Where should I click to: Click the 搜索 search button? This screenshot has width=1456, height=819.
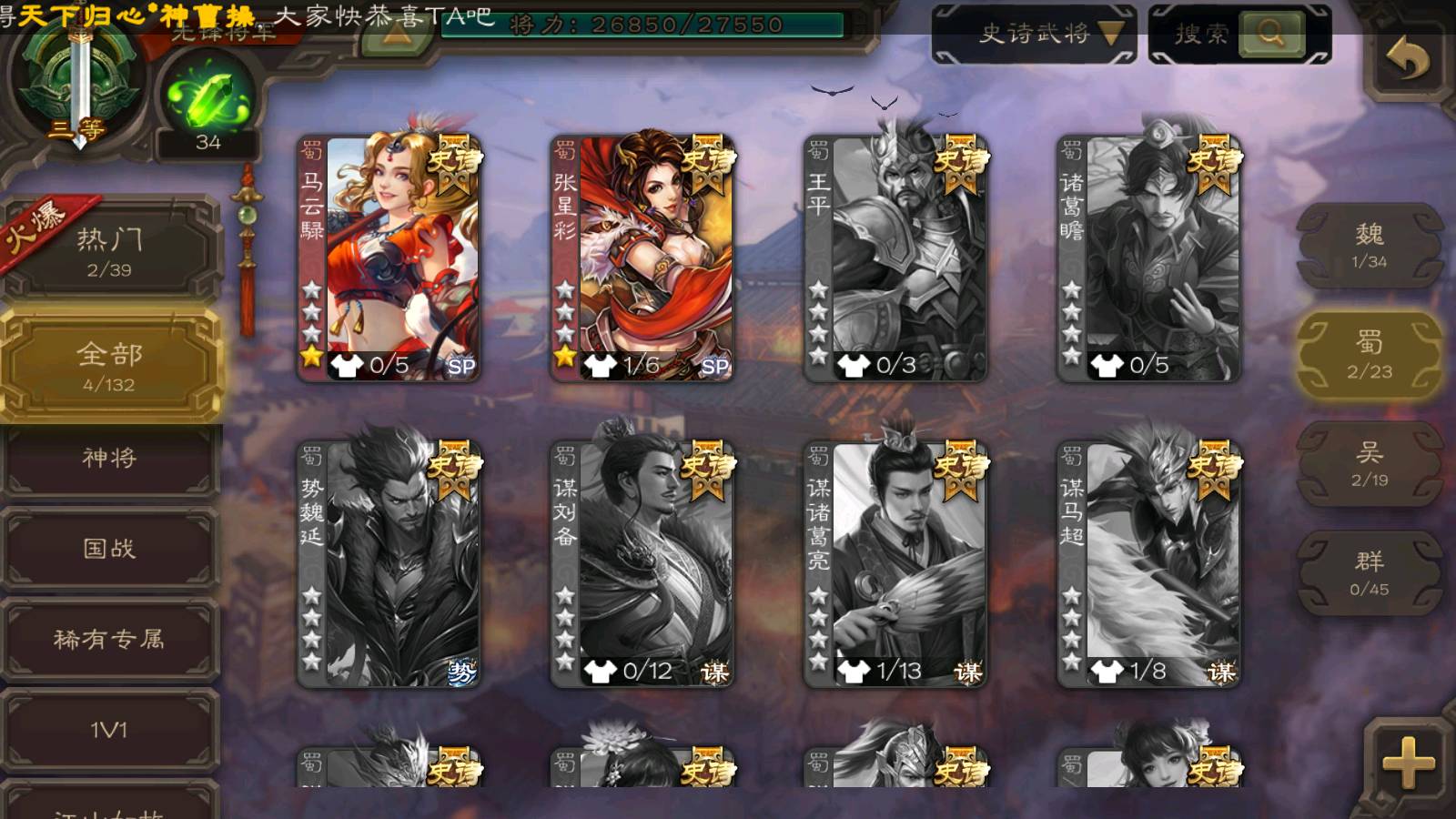pos(1270,35)
